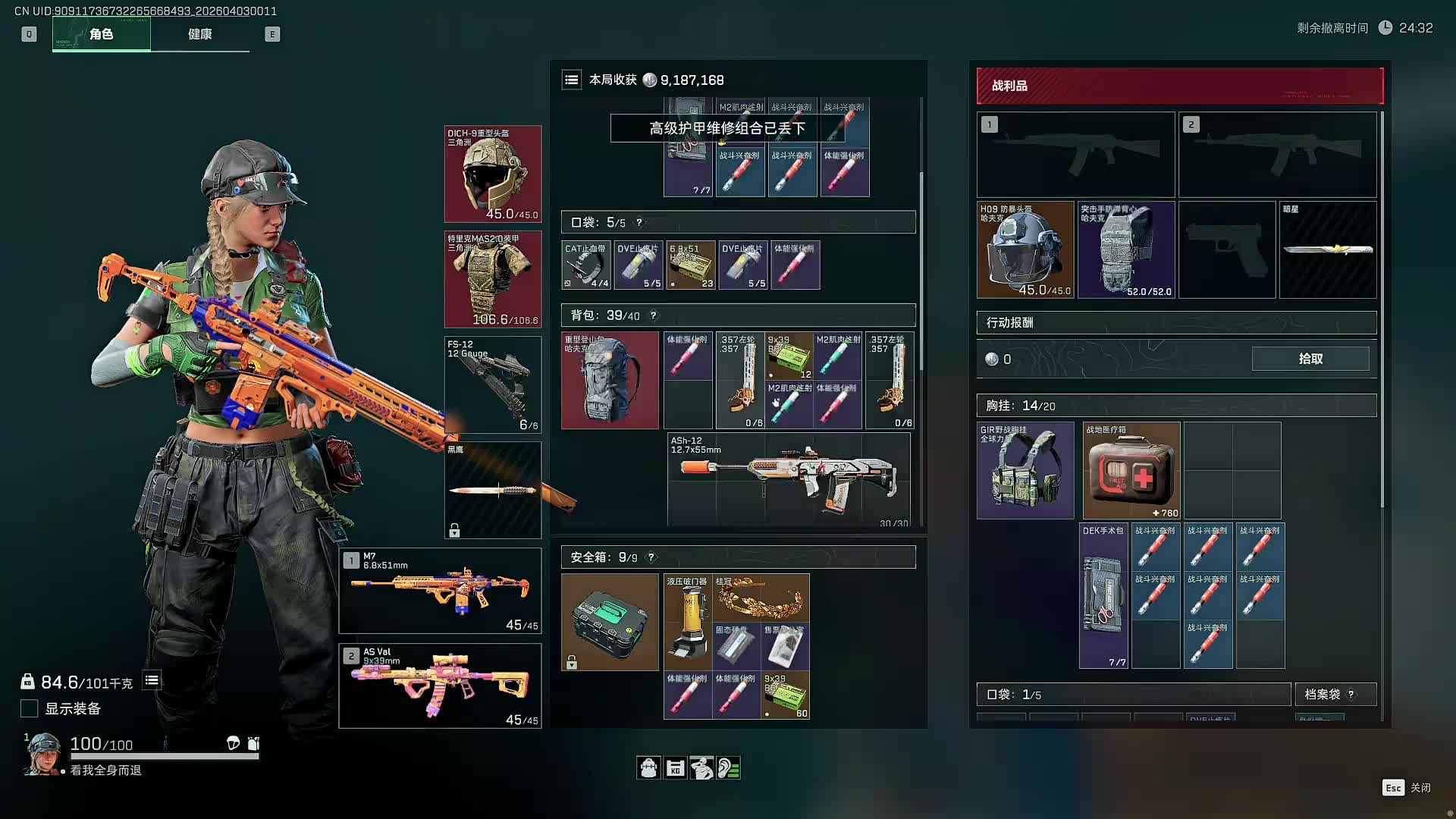Select the AS Val weapon slot

point(440,686)
